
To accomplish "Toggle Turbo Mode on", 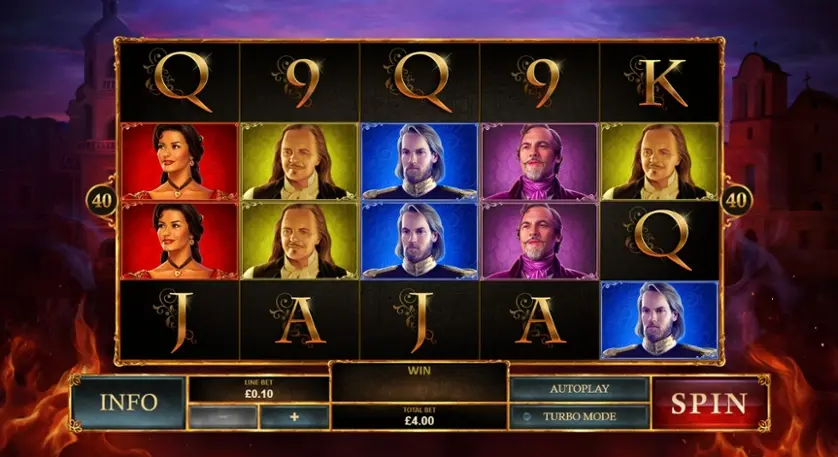I will coord(578,416).
